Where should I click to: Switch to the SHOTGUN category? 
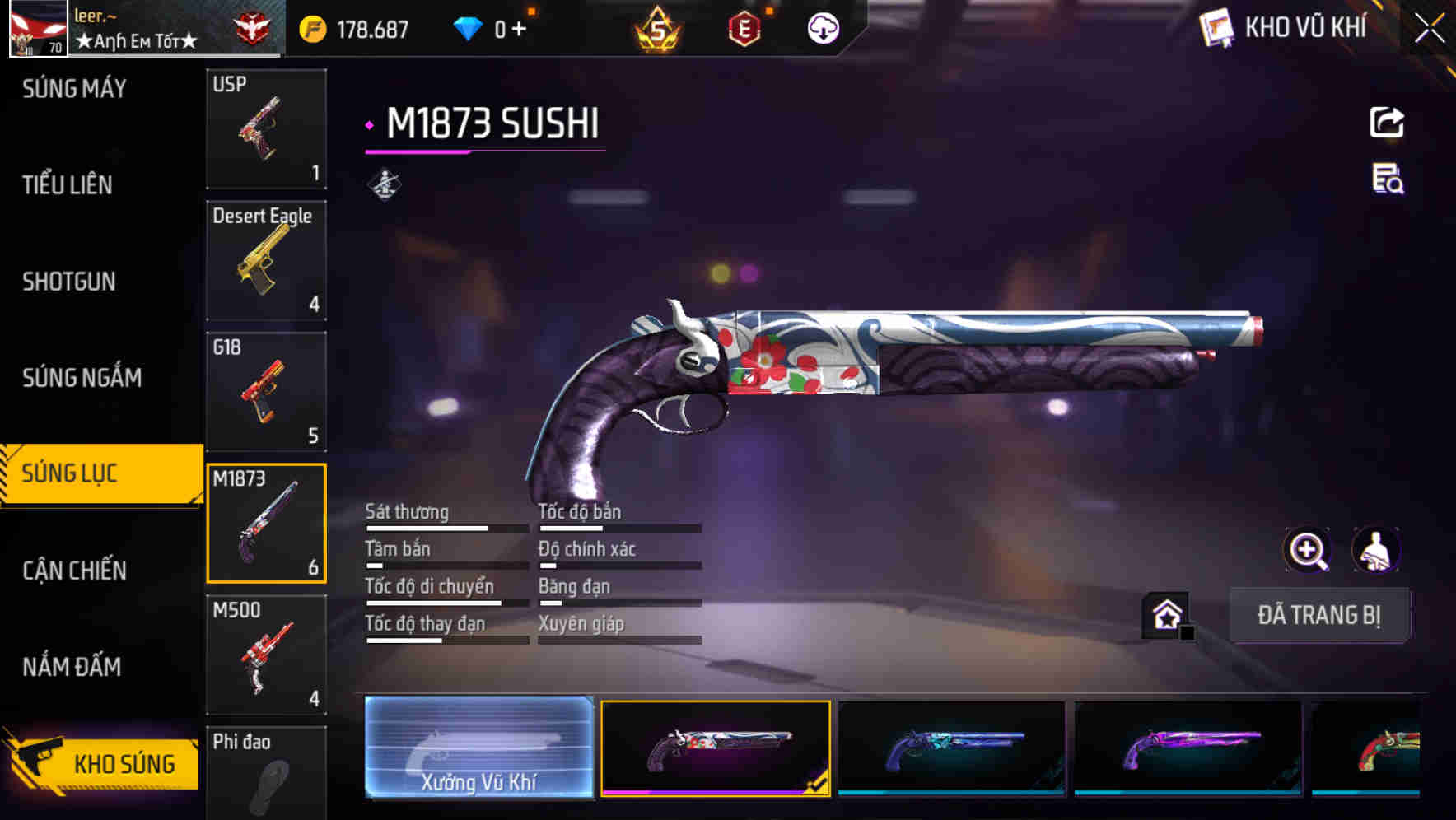[68, 282]
